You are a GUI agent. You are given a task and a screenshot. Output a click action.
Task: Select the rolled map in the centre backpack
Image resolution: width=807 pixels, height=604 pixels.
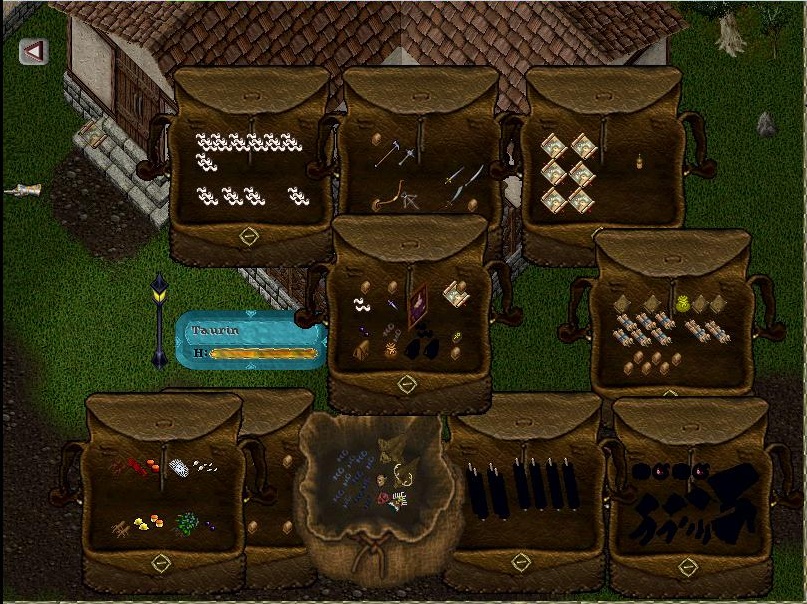pyautogui.click(x=455, y=294)
